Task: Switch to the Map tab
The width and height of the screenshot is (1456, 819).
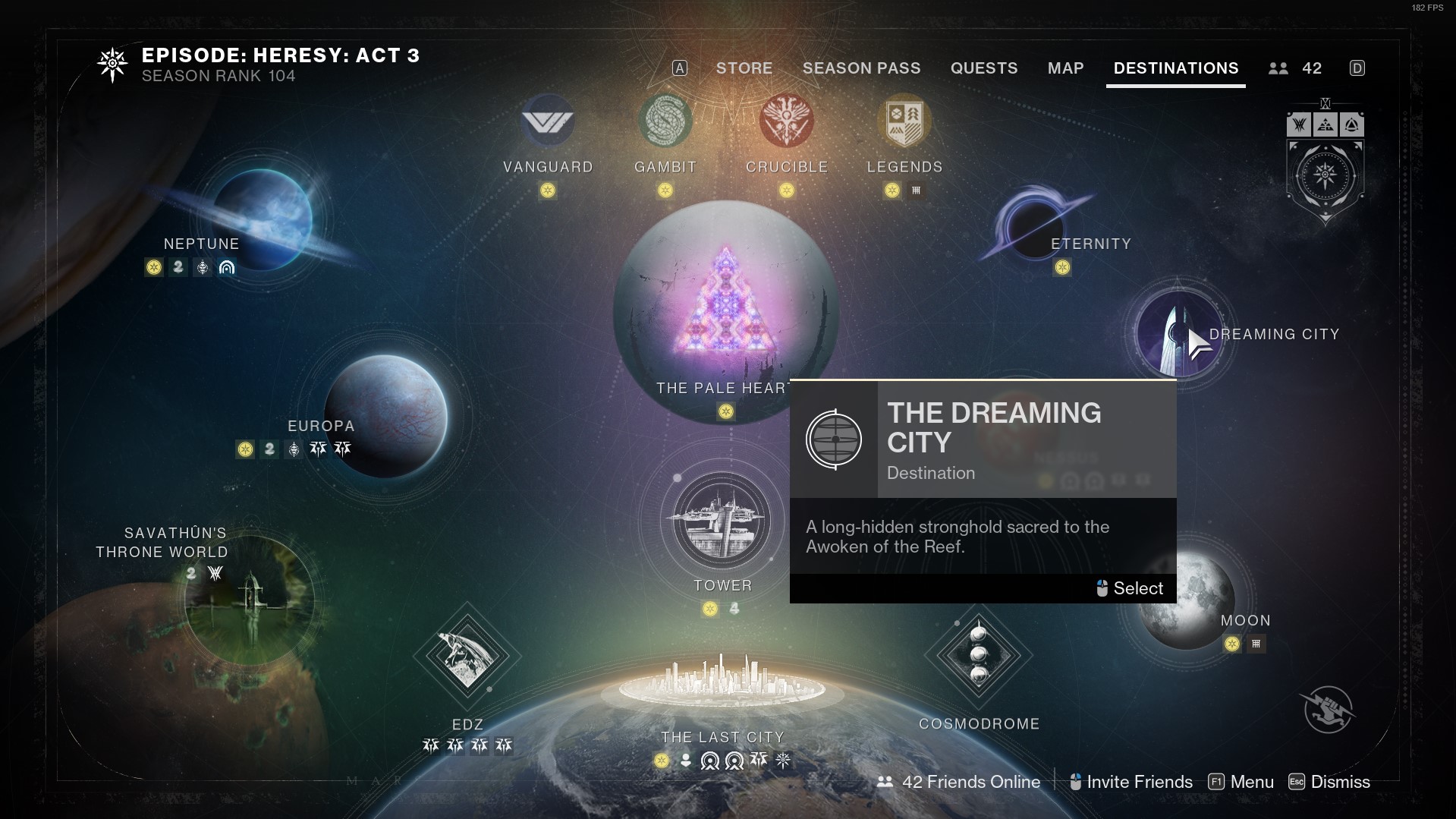Action: click(1065, 68)
